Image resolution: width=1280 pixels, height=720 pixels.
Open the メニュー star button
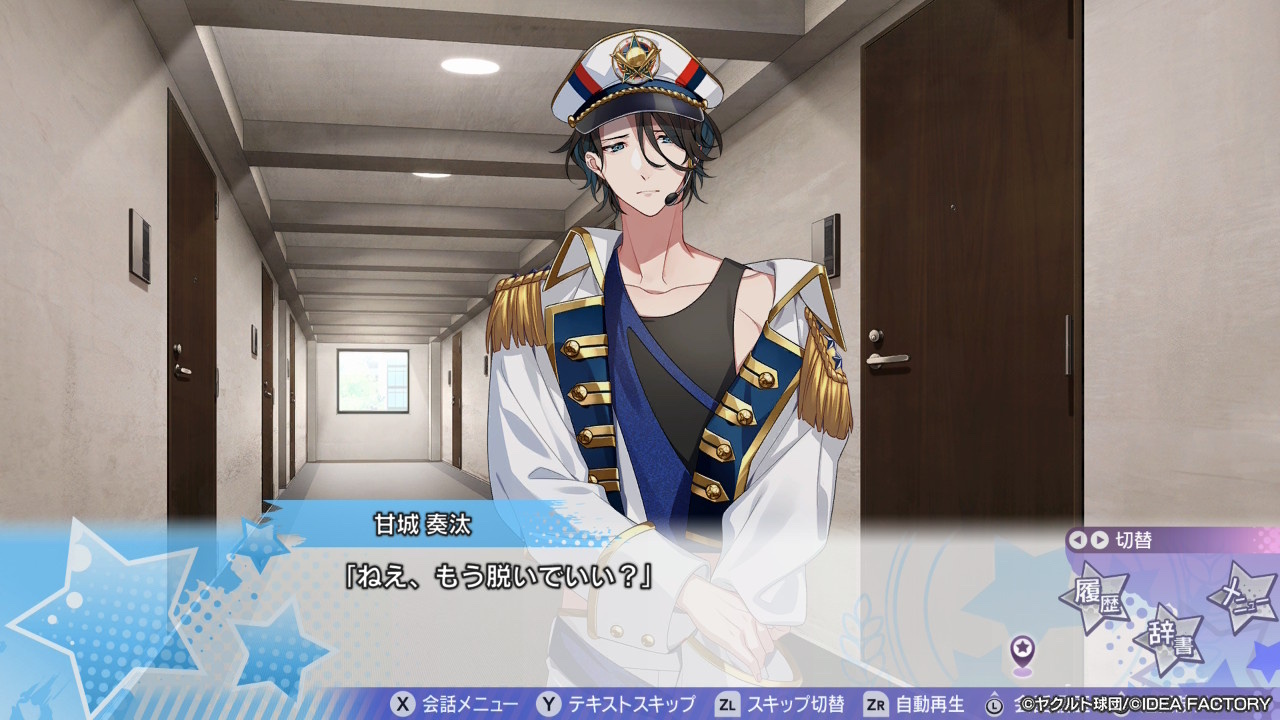click(1243, 597)
